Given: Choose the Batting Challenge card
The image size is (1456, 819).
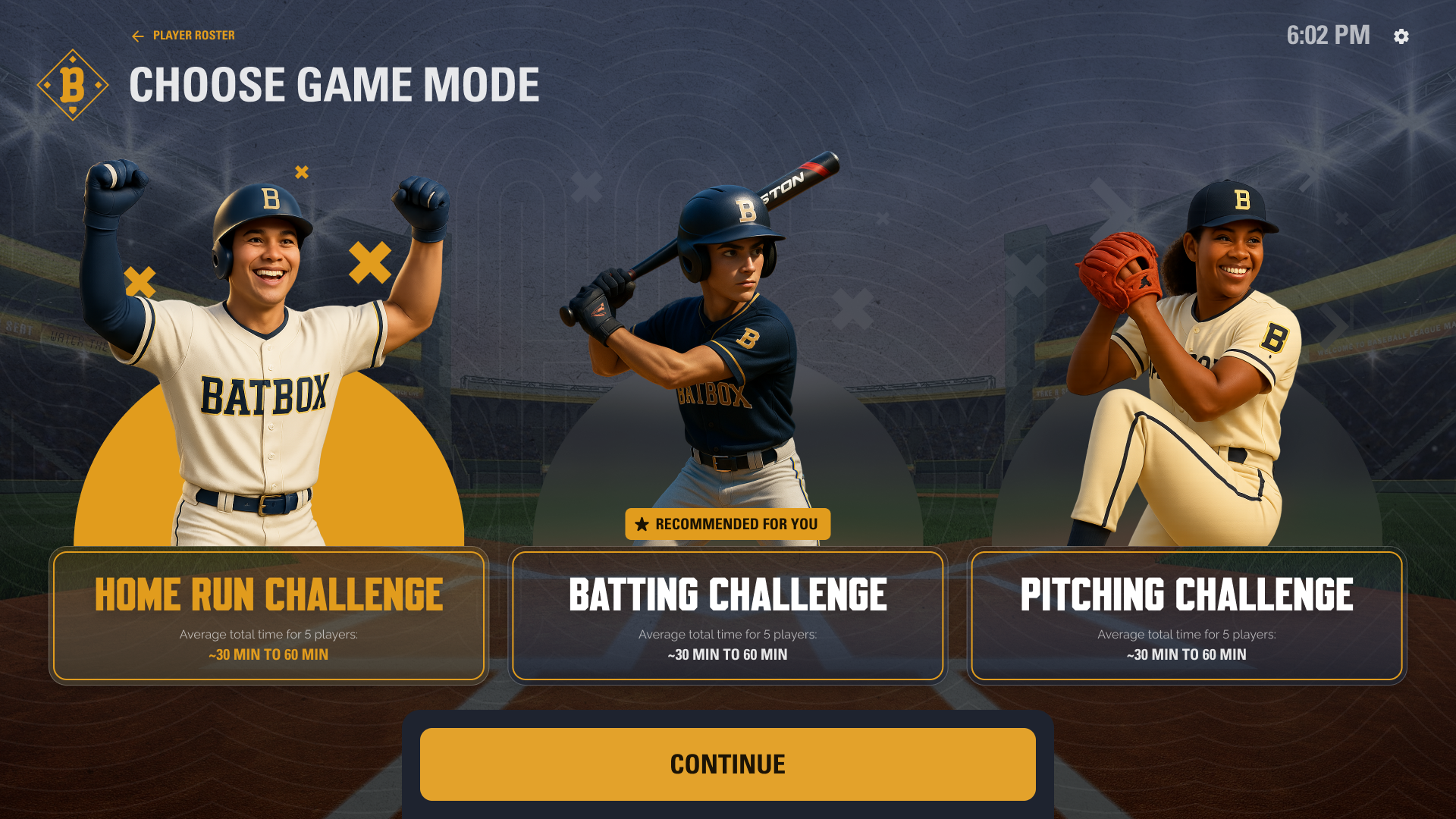Looking at the screenshot, I should [x=727, y=615].
